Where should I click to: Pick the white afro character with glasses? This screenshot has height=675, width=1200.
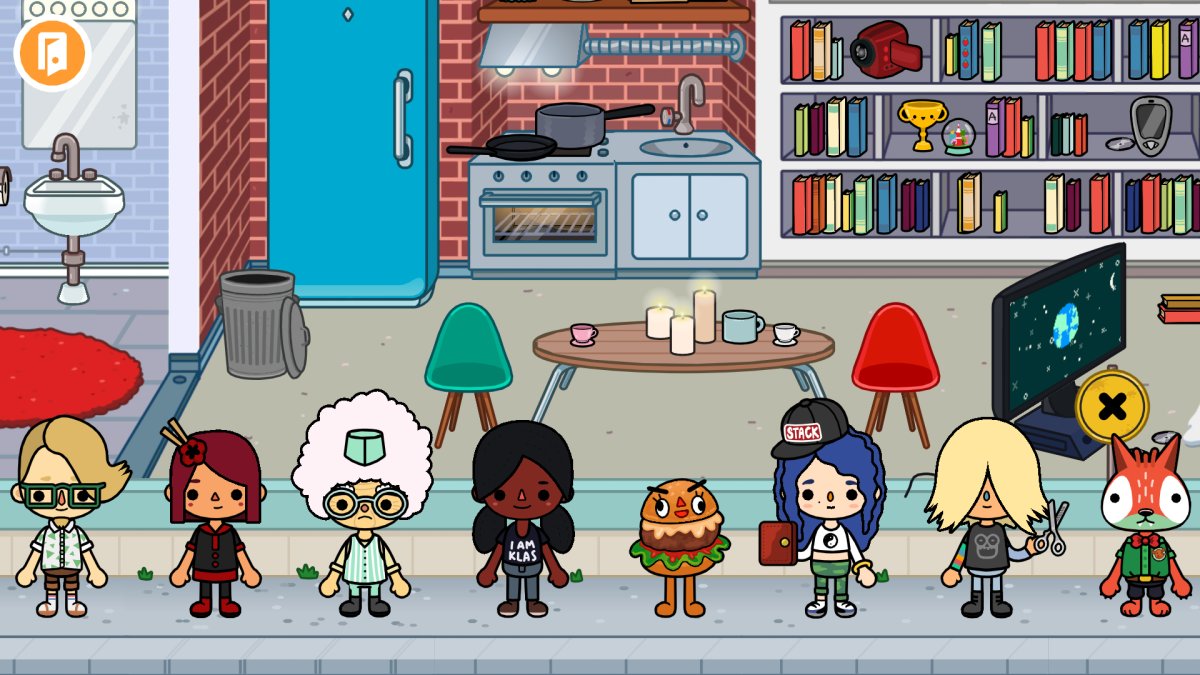coord(363,510)
